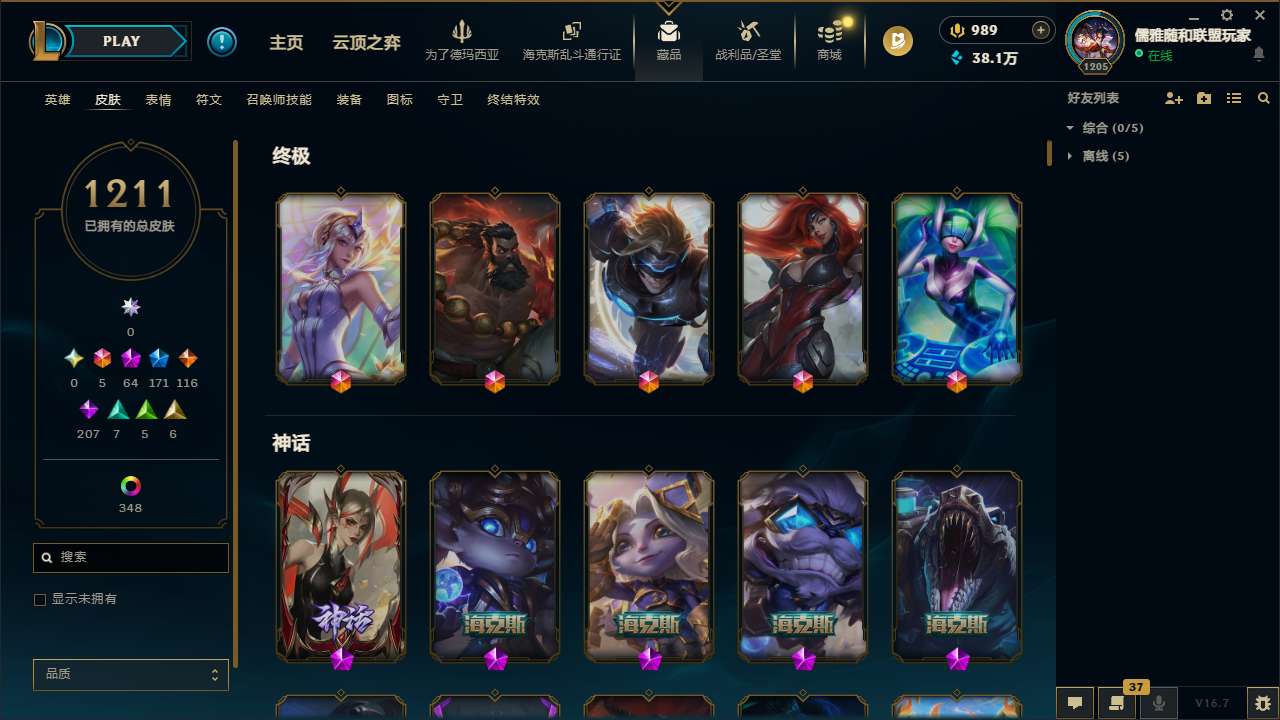
Task: Toggle the 显示未拥有 checkbox
Action: click(x=40, y=599)
